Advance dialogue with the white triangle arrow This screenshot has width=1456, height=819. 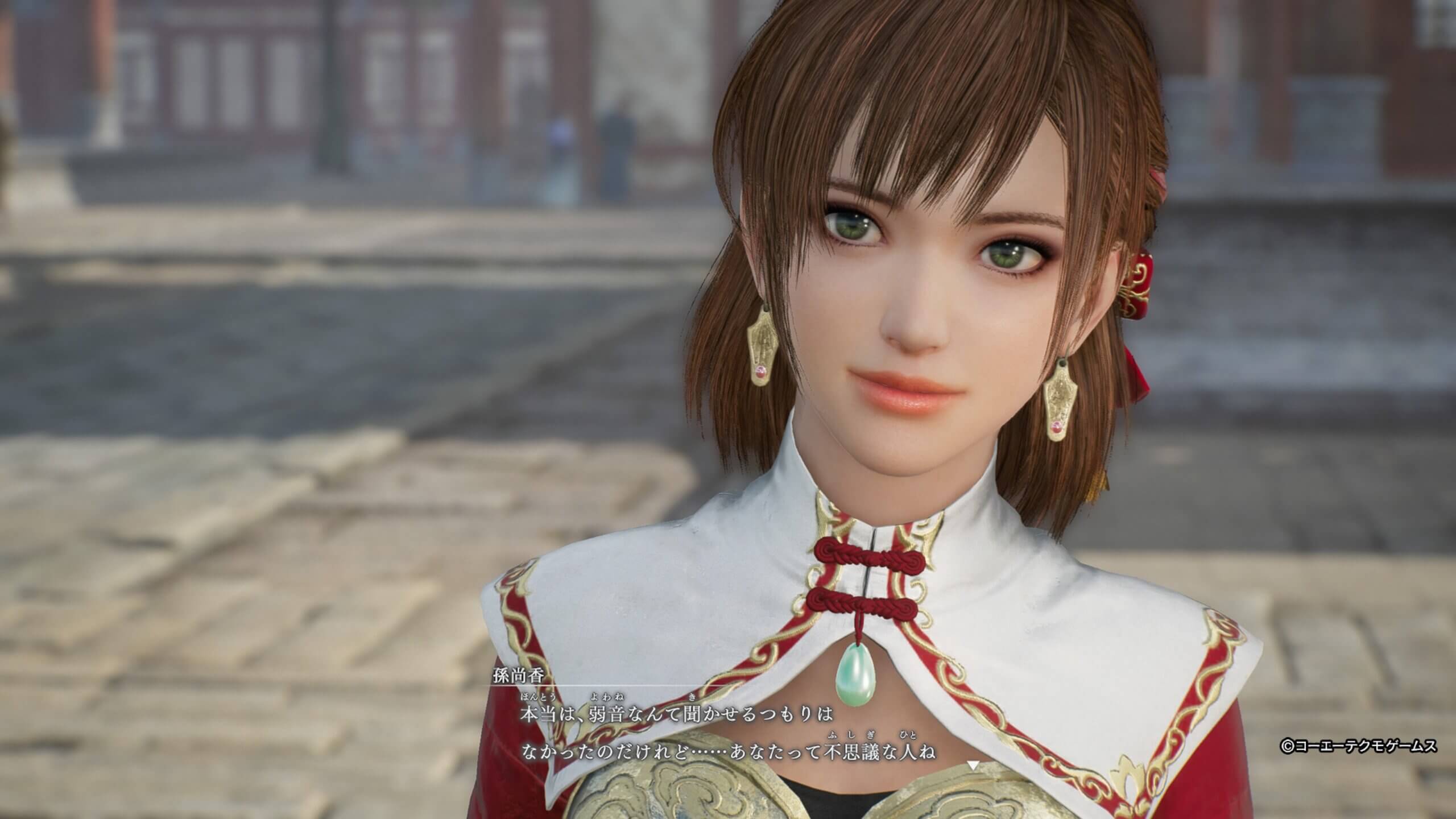click(x=973, y=766)
